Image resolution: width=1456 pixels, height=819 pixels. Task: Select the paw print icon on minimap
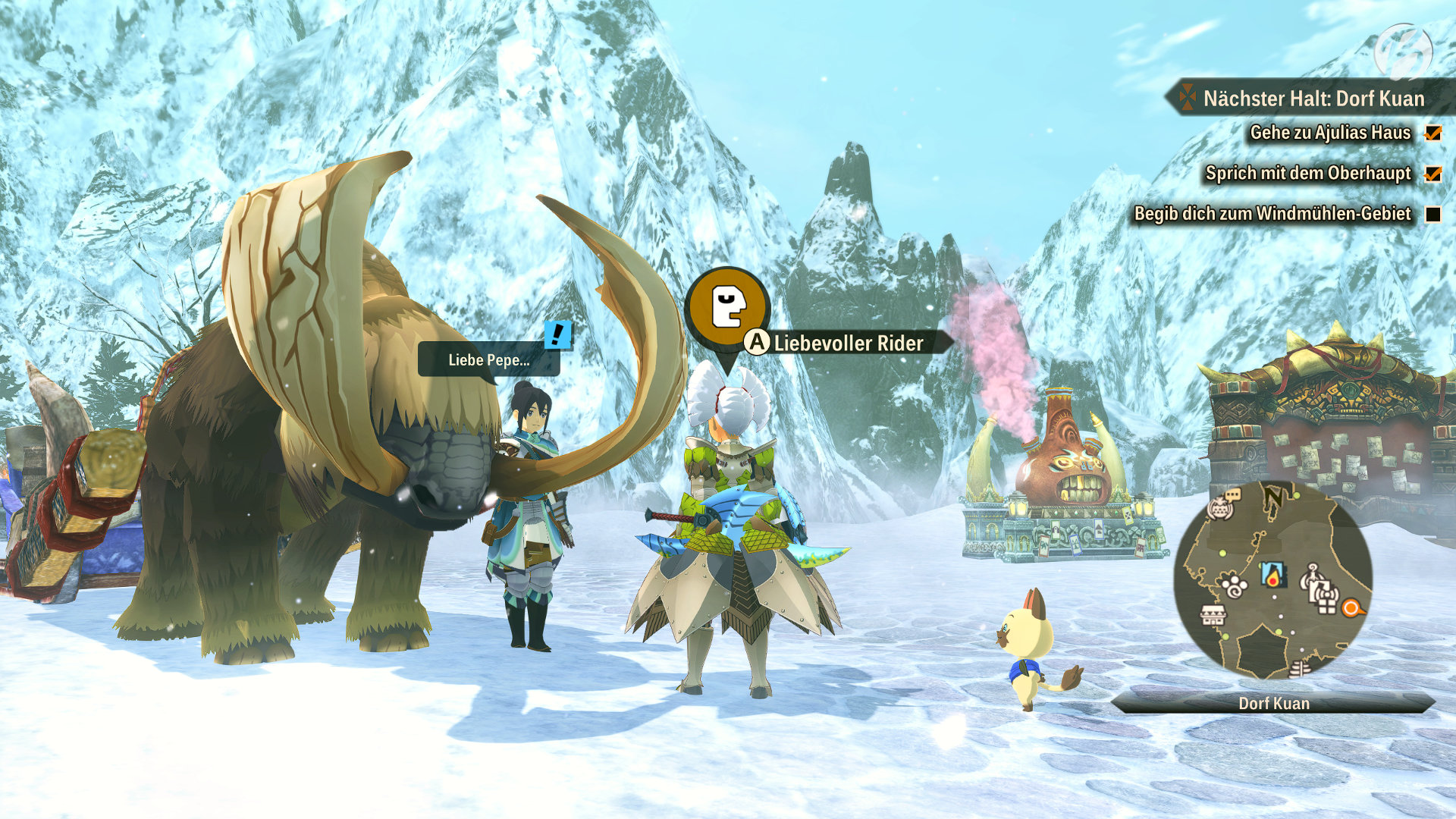click(1235, 585)
